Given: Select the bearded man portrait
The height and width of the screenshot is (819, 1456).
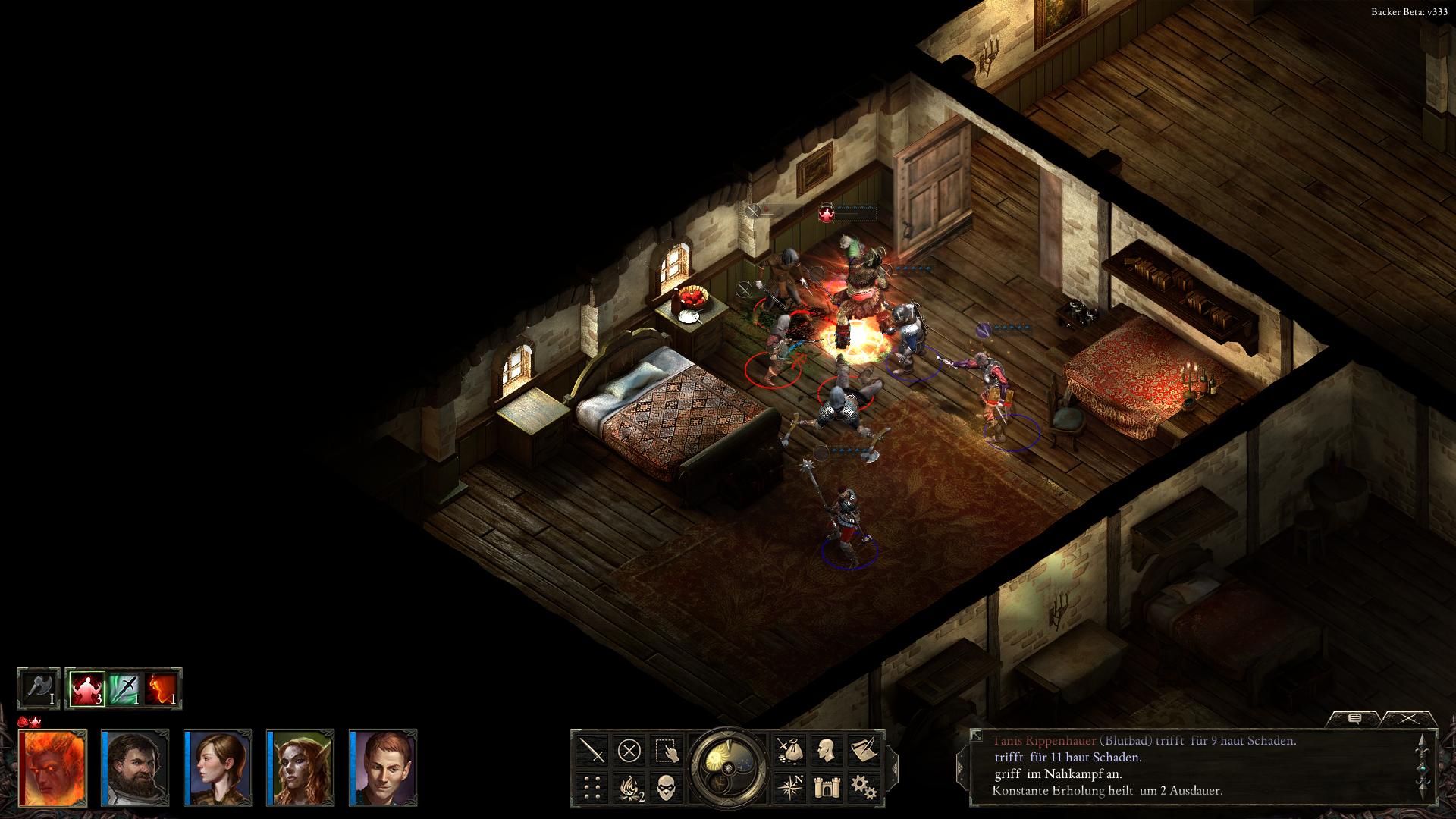Looking at the screenshot, I should (x=135, y=767).
